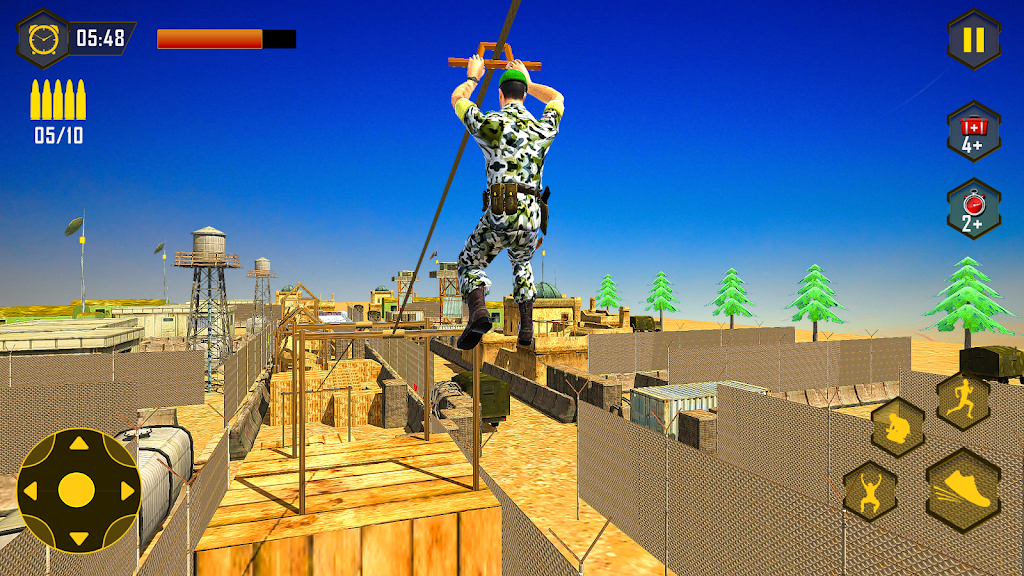Tap the arms-raised jump action button
Viewport: 1024px width, 576px height.
pyautogui.click(x=870, y=490)
